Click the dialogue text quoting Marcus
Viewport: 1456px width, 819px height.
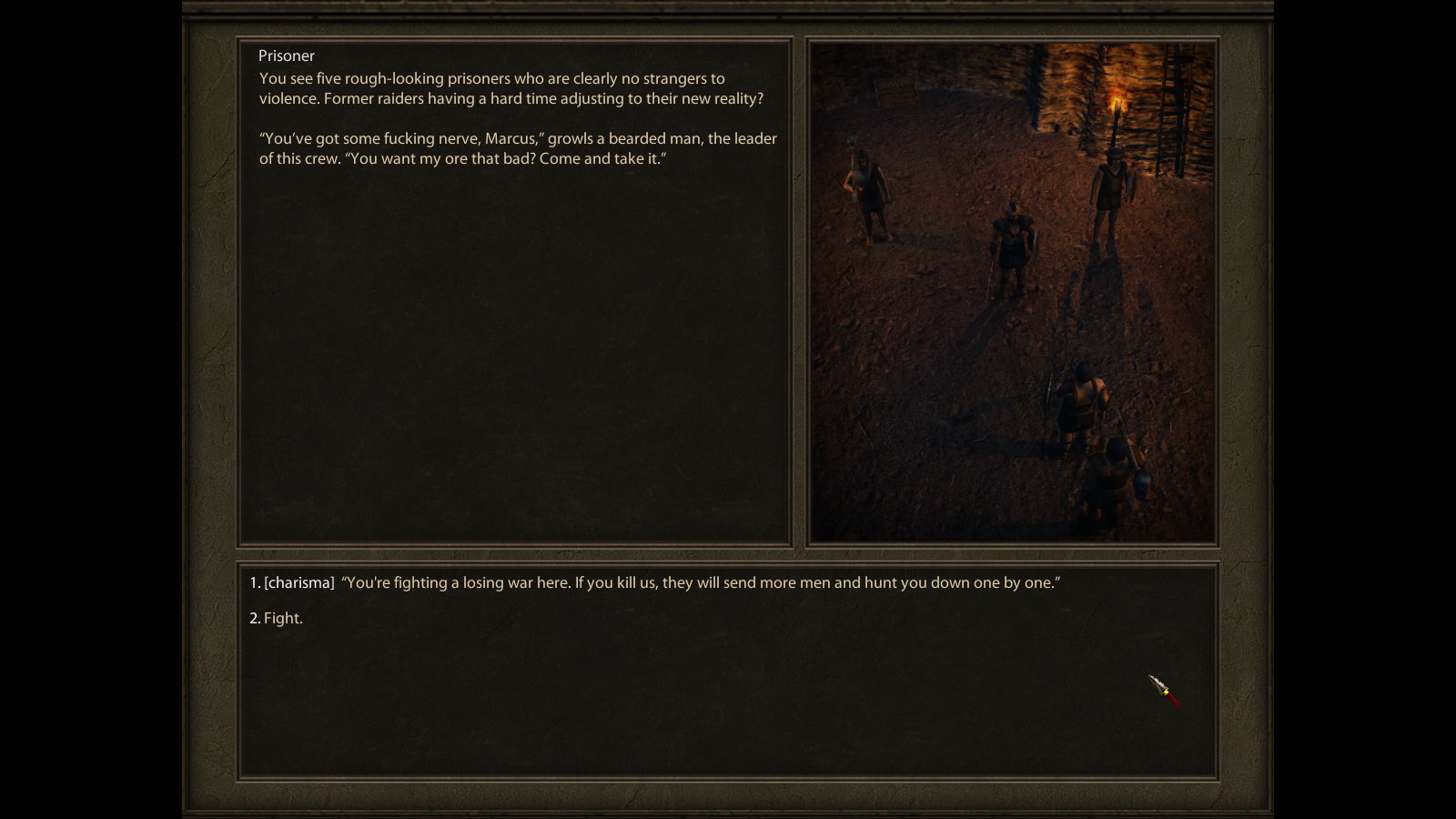[517, 148]
